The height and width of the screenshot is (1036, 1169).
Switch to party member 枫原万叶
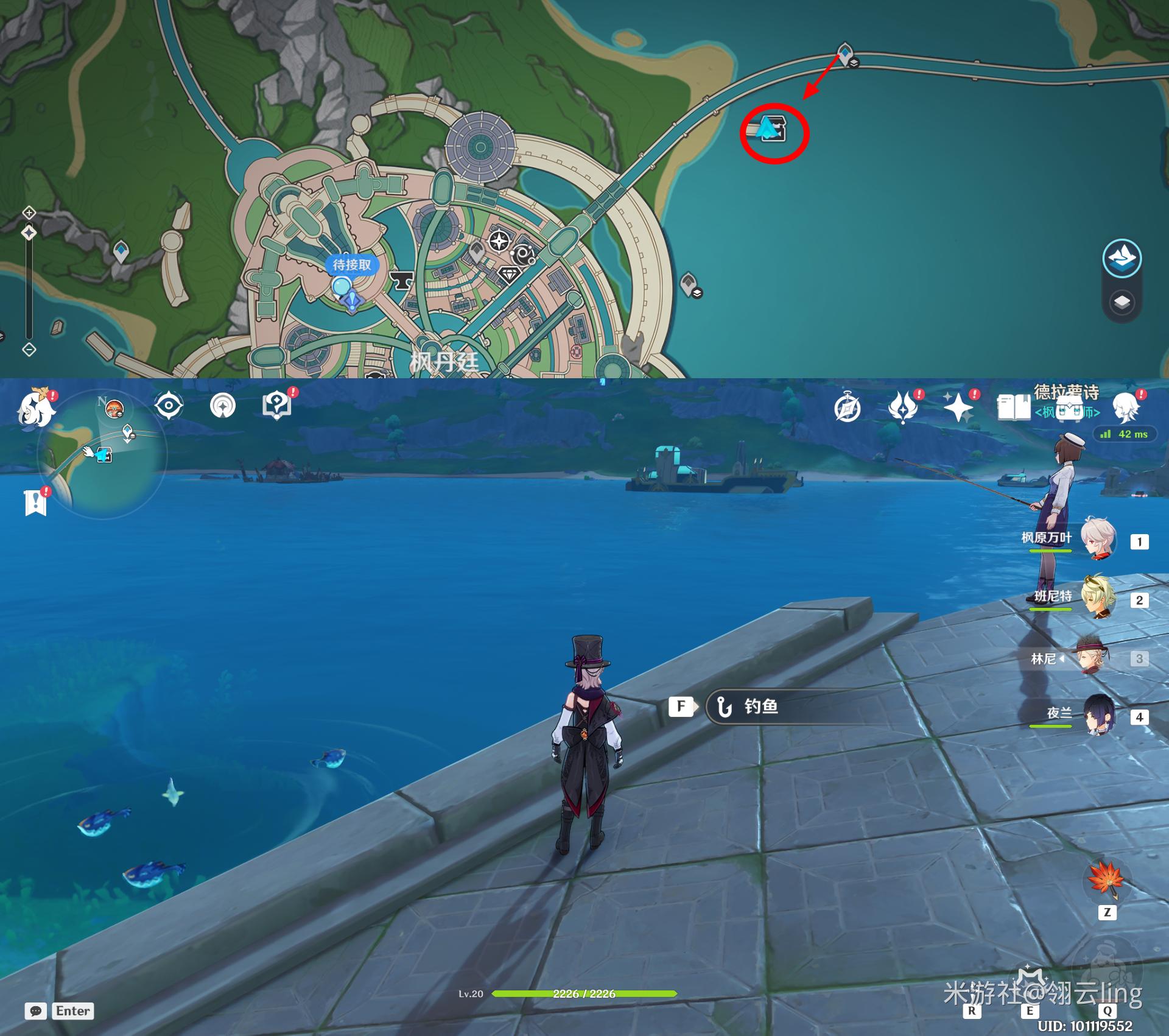coord(1098,540)
